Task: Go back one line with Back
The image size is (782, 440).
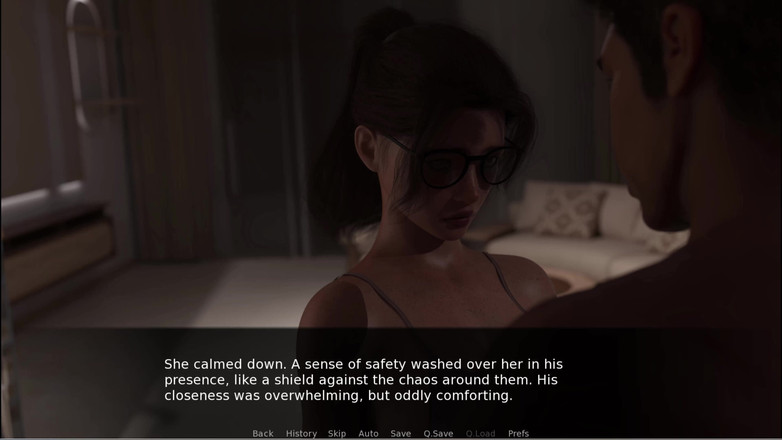Action: (x=263, y=433)
